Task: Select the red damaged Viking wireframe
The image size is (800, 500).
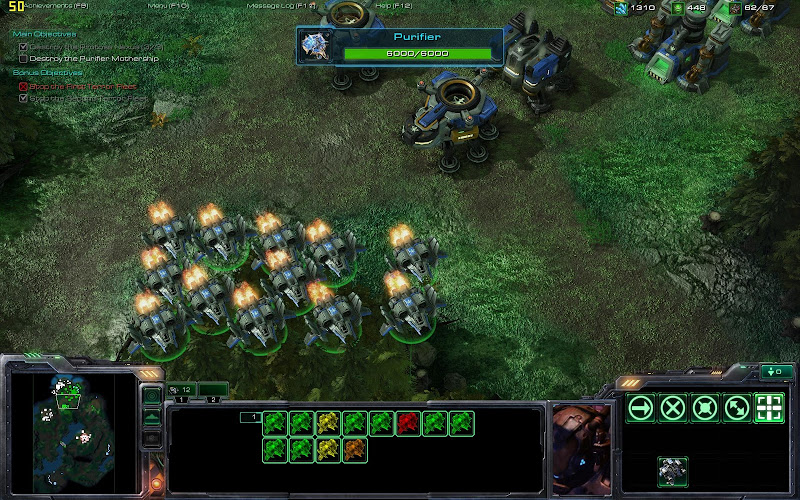Action: coord(408,423)
